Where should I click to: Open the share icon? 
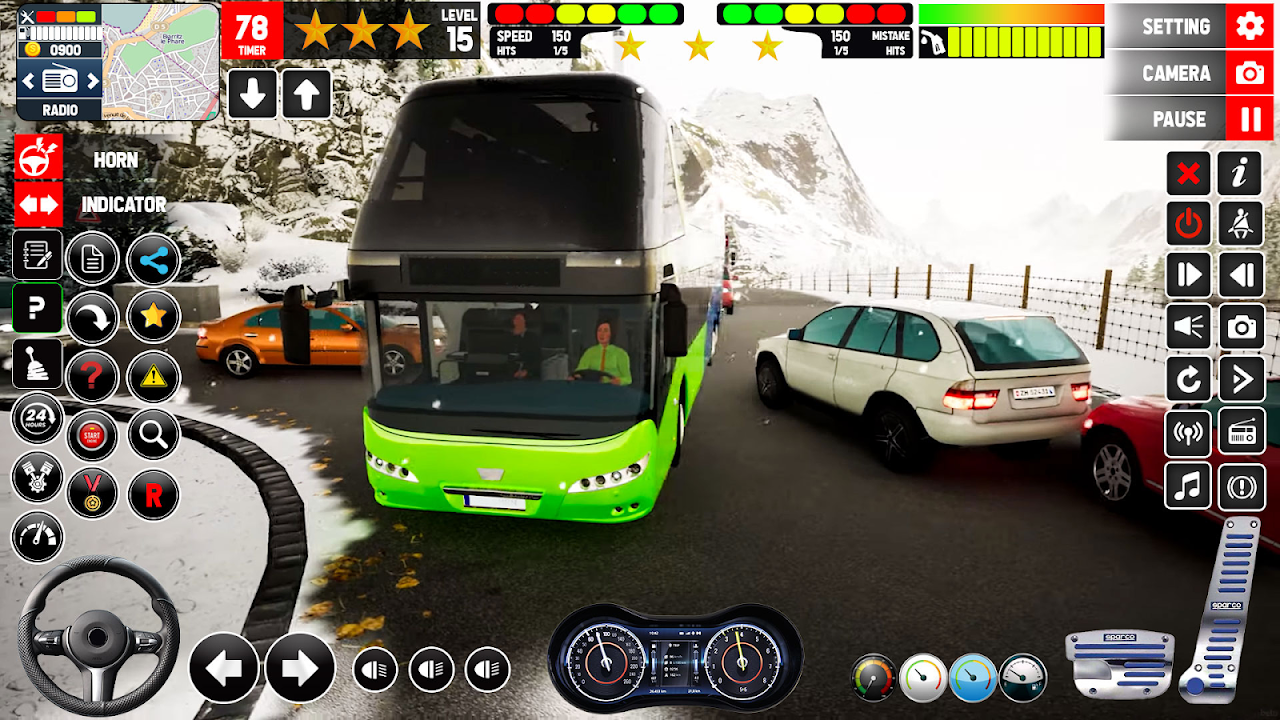click(153, 261)
